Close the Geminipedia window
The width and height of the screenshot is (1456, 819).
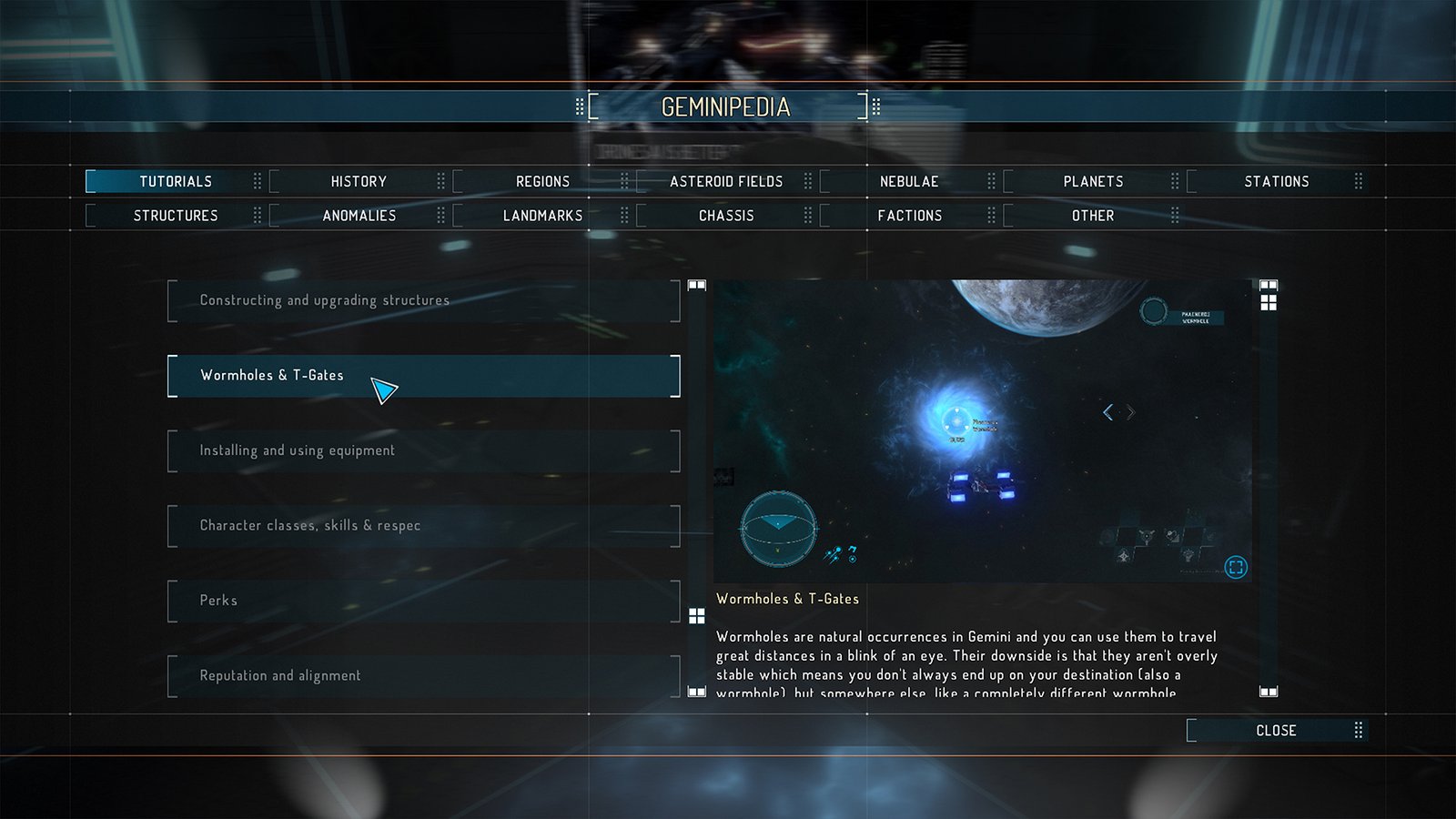[x=1276, y=731]
